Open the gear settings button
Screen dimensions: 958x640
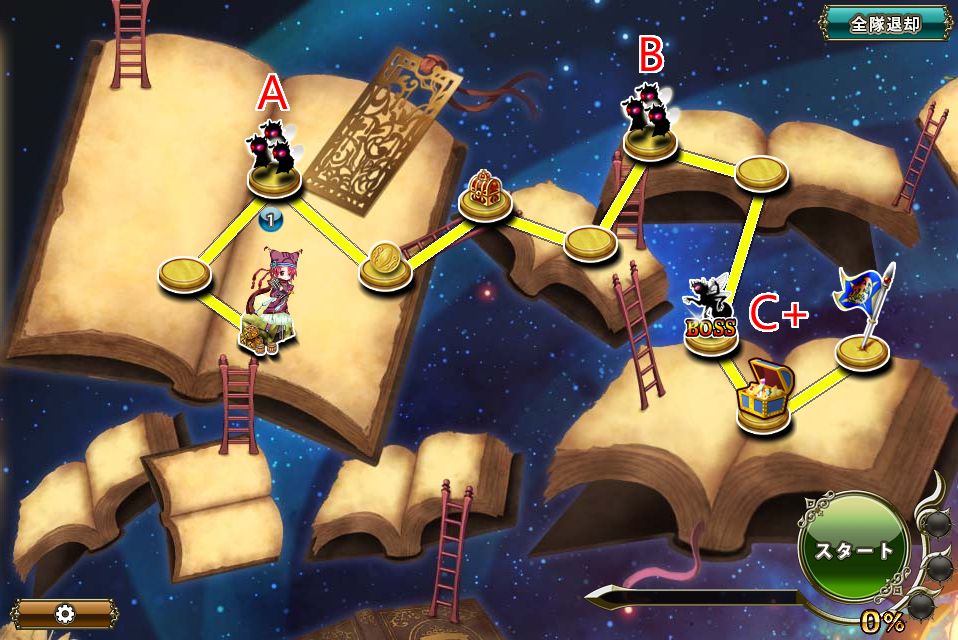tap(66, 613)
